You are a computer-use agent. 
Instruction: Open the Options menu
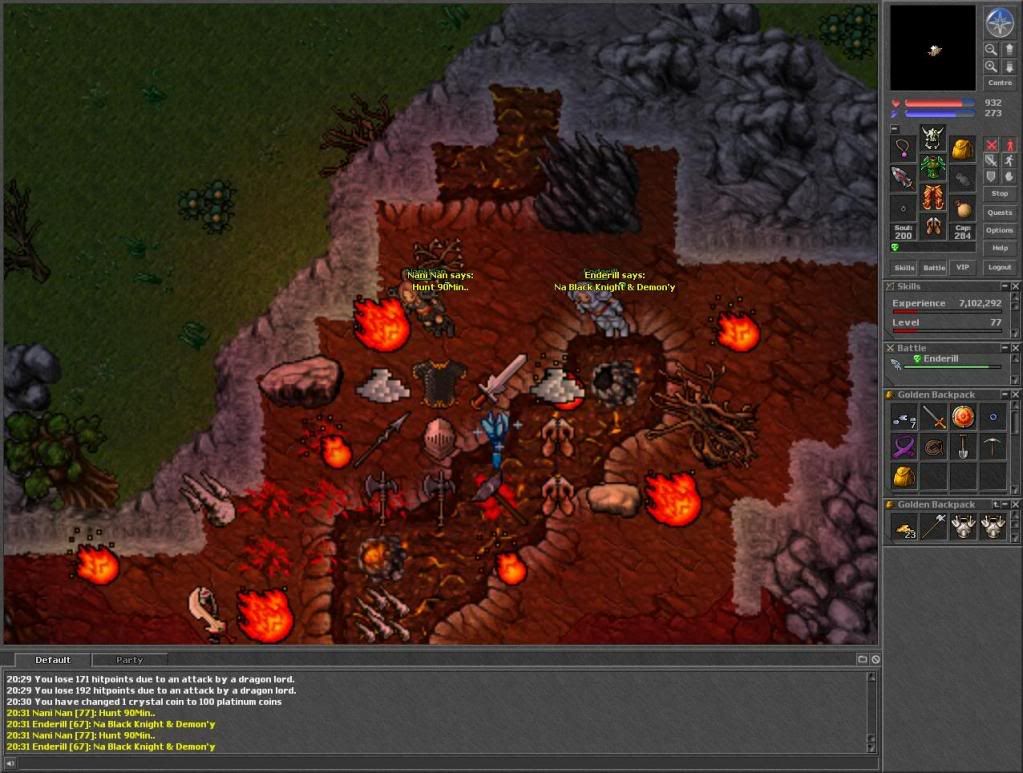pos(999,230)
